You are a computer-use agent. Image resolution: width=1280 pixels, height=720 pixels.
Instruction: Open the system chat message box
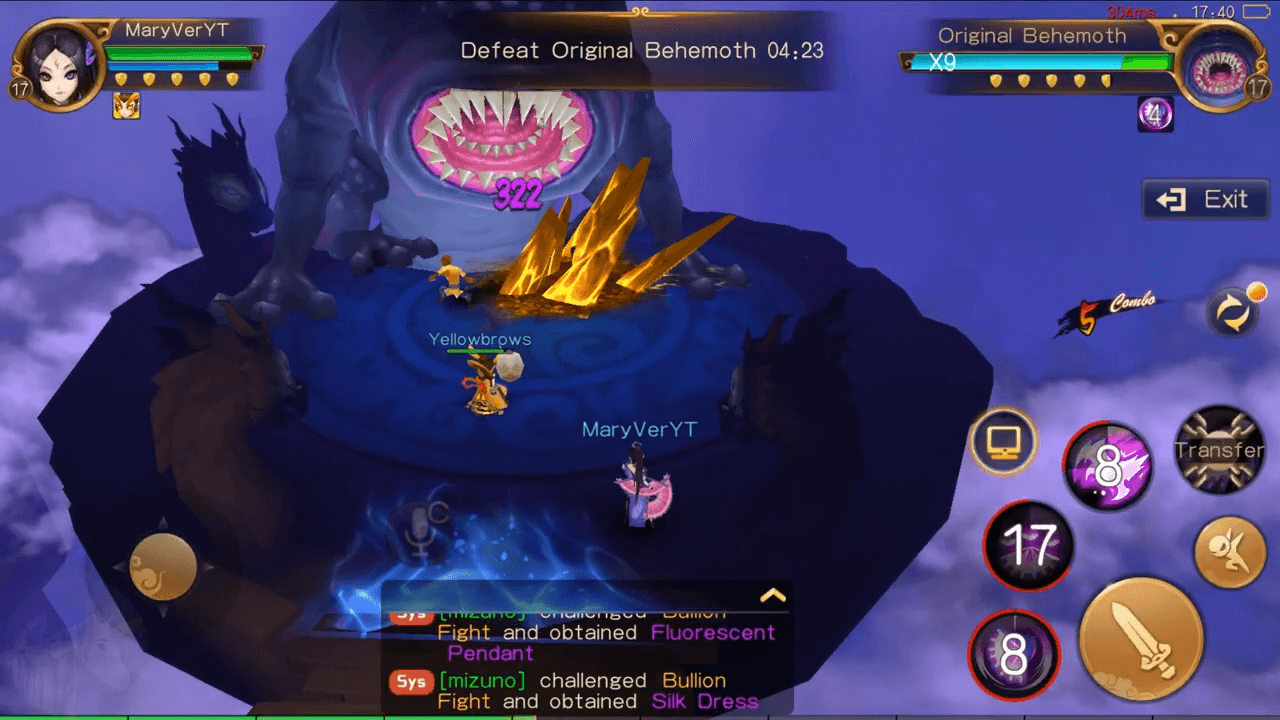coord(585,660)
